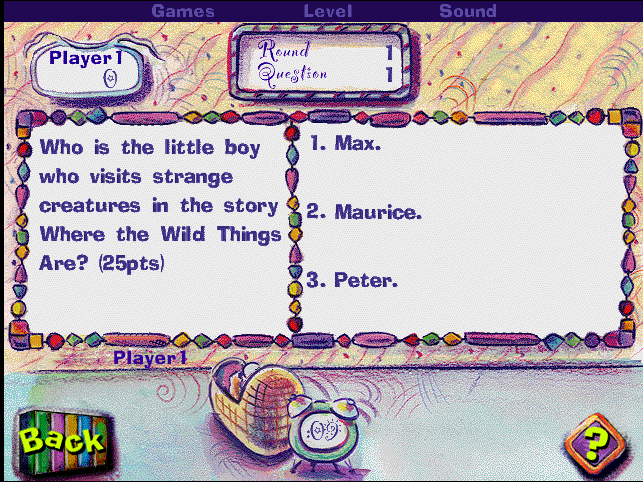This screenshot has height=482, width=643.
Task: Open the Level menu
Action: click(x=328, y=11)
